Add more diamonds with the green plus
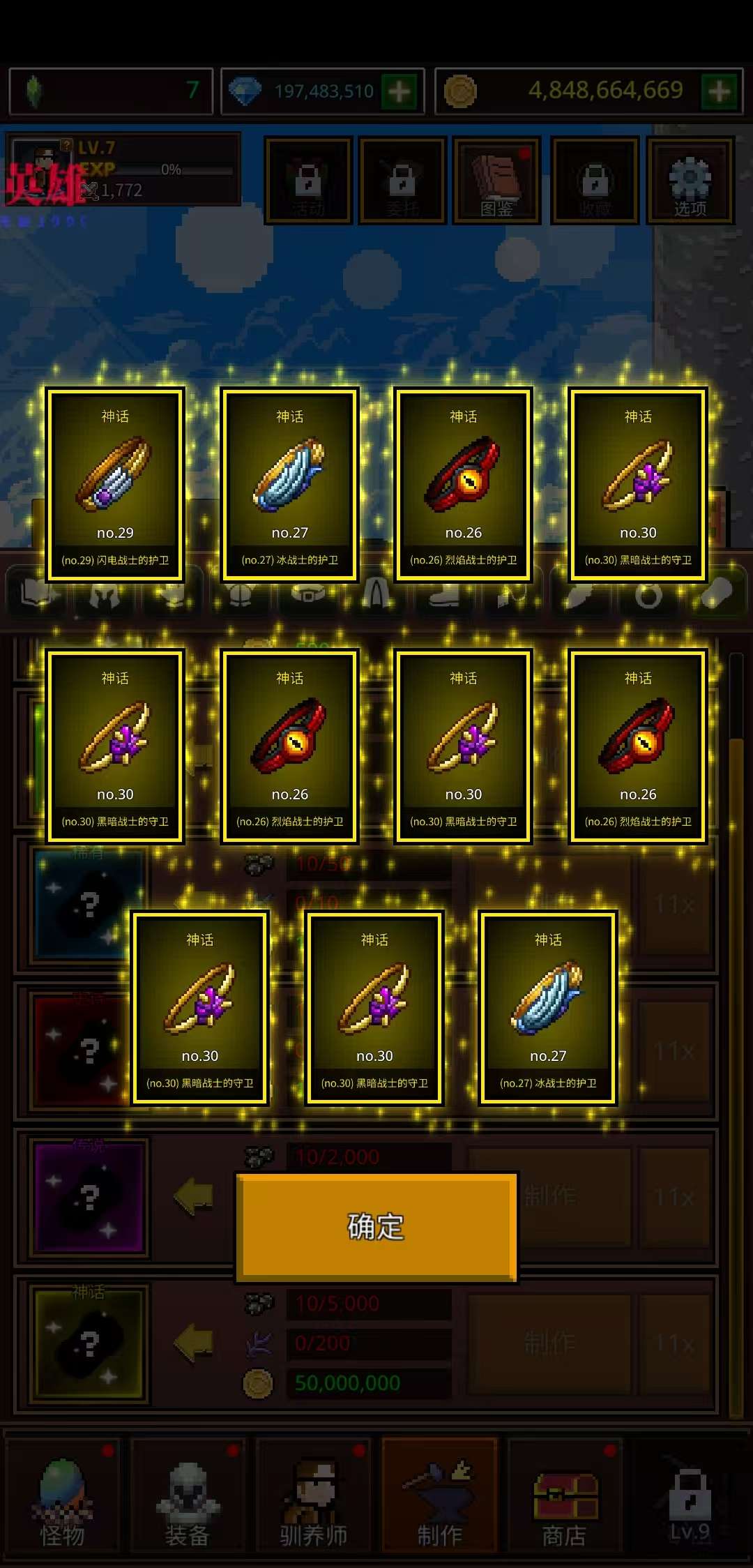The height and width of the screenshot is (1568, 753). pos(400,91)
